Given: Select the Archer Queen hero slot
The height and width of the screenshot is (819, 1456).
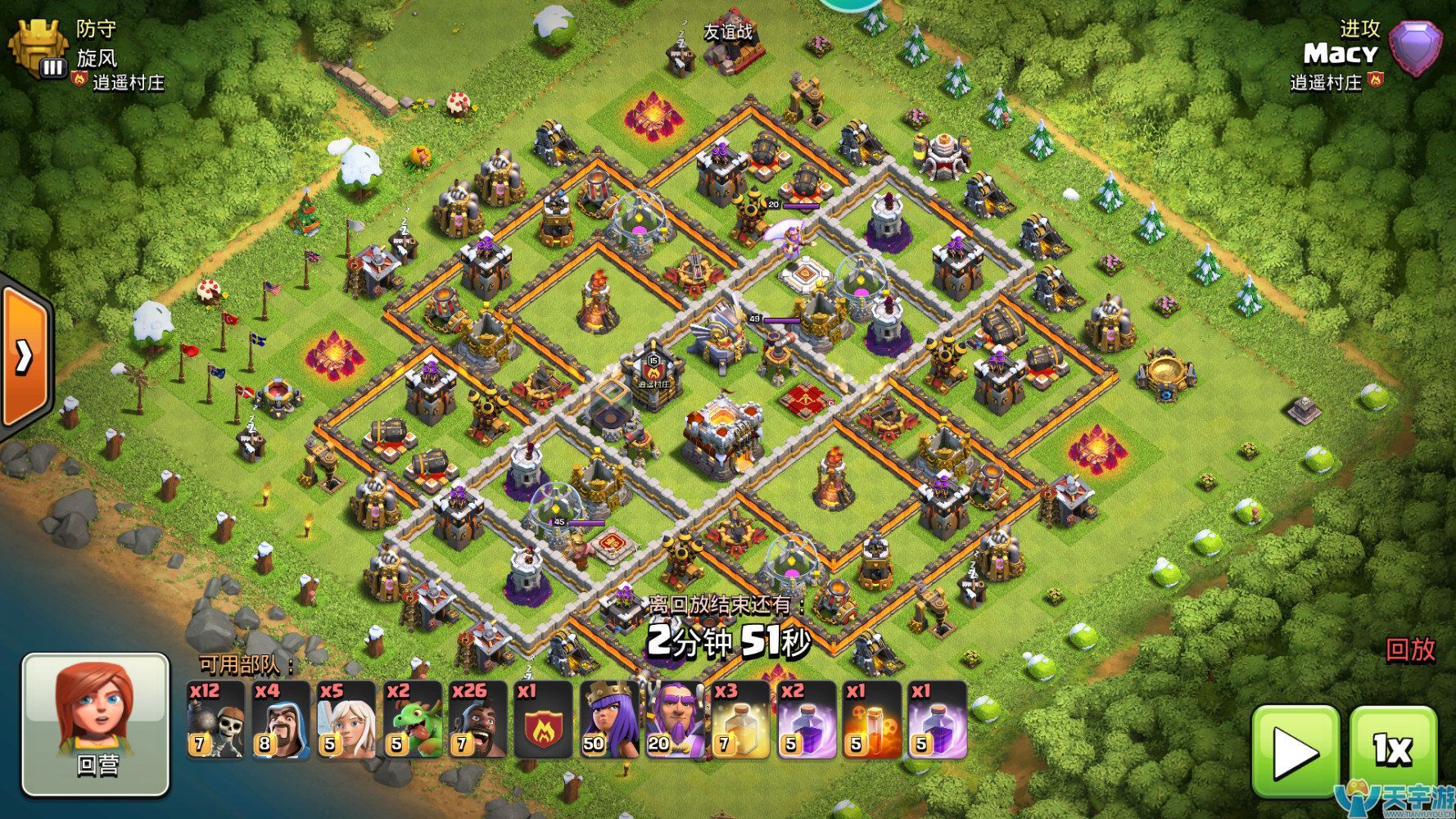Looking at the screenshot, I should 609,720.
